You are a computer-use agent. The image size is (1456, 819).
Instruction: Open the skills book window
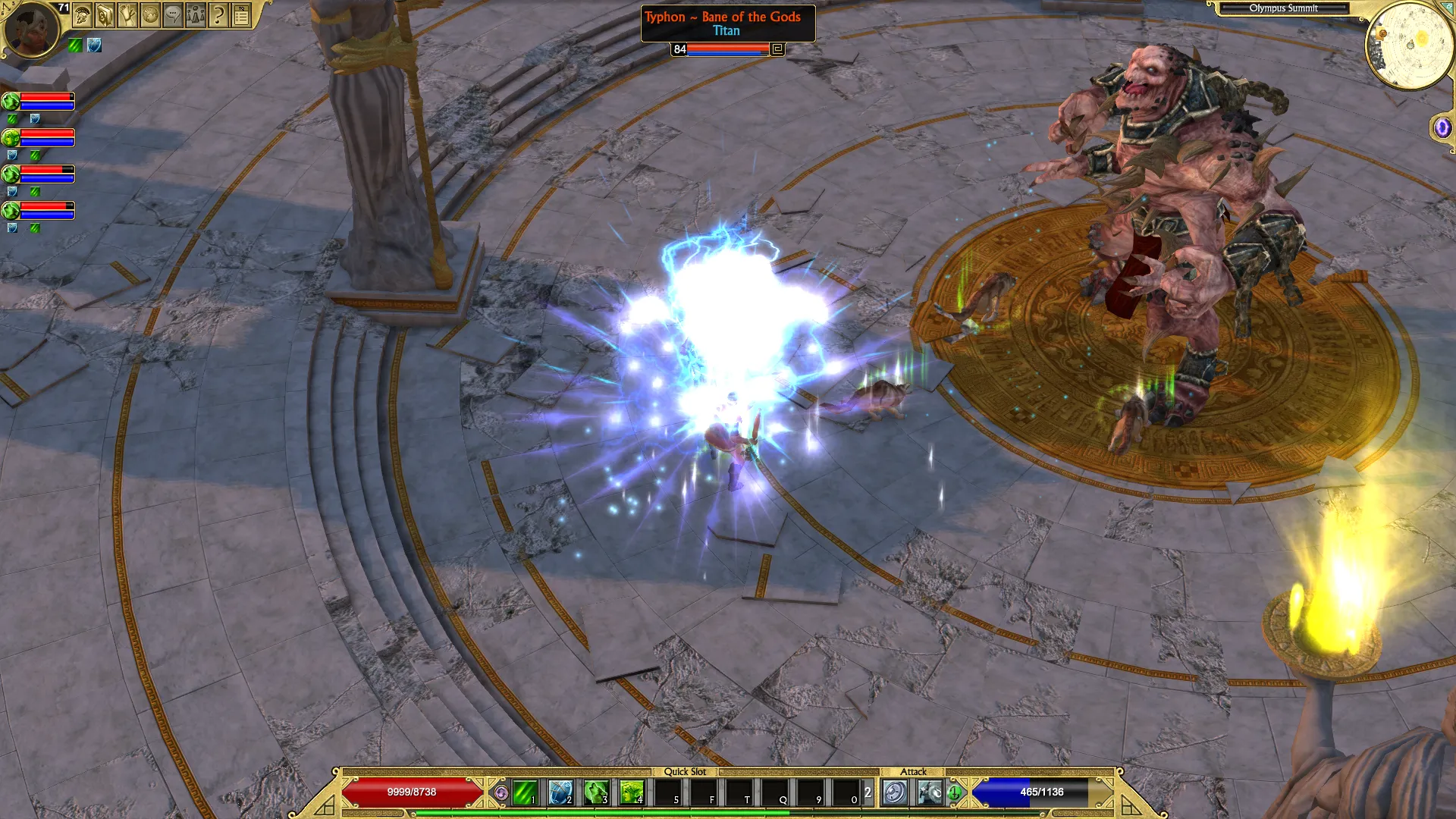(x=105, y=14)
